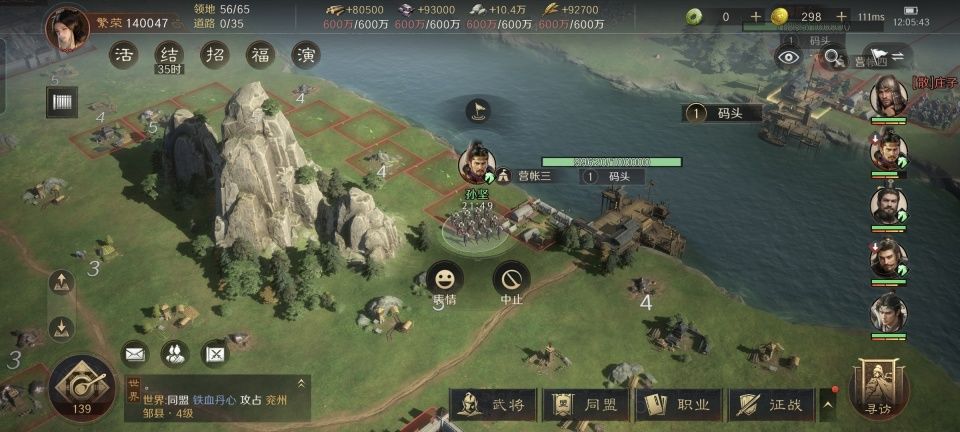Select the 活 activity icon
Image resolution: width=960 pixels, height=432 pixels.
coord(124,54)
